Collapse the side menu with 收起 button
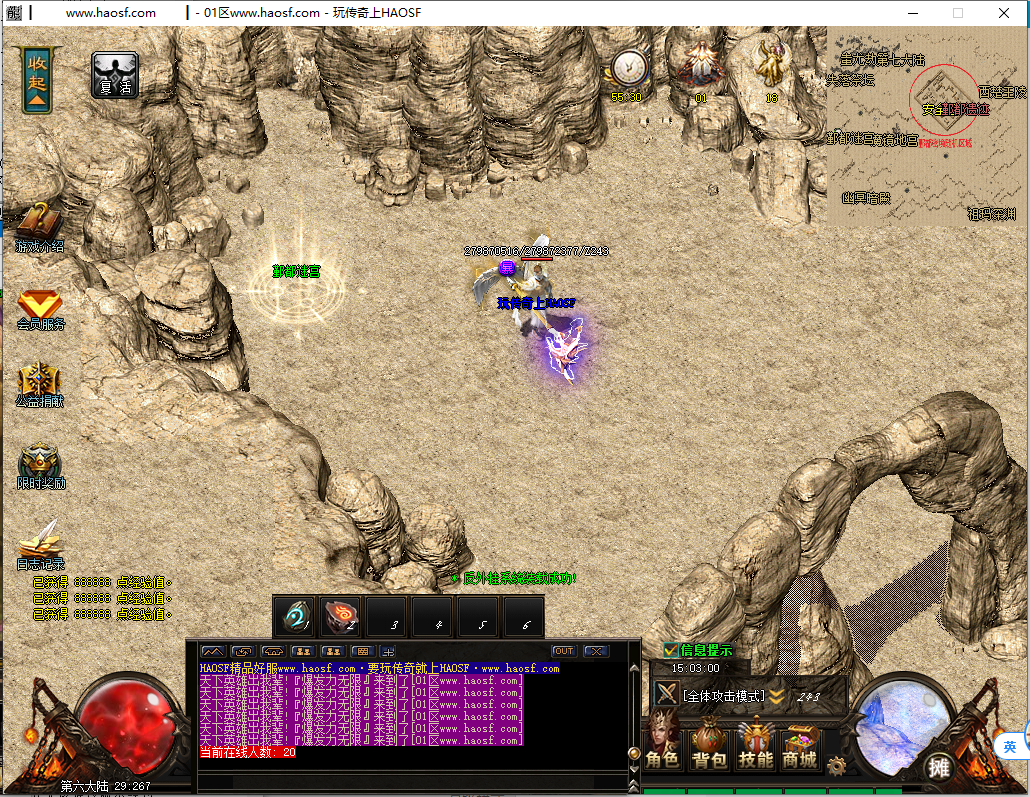The image size is (1030, 797). [37, 78]
